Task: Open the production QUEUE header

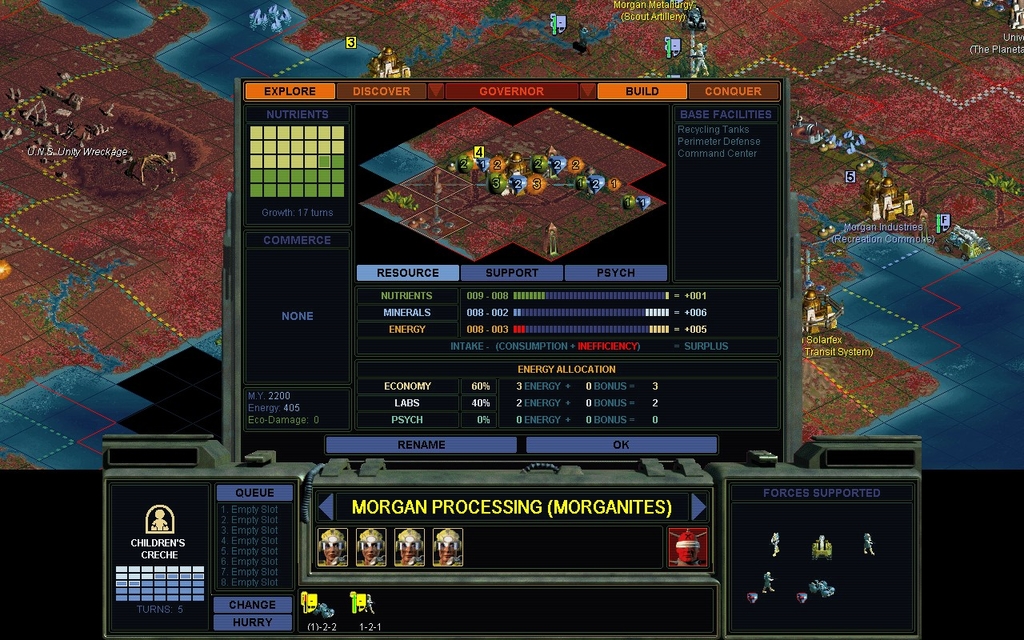Action: click(x=254, y=493)
